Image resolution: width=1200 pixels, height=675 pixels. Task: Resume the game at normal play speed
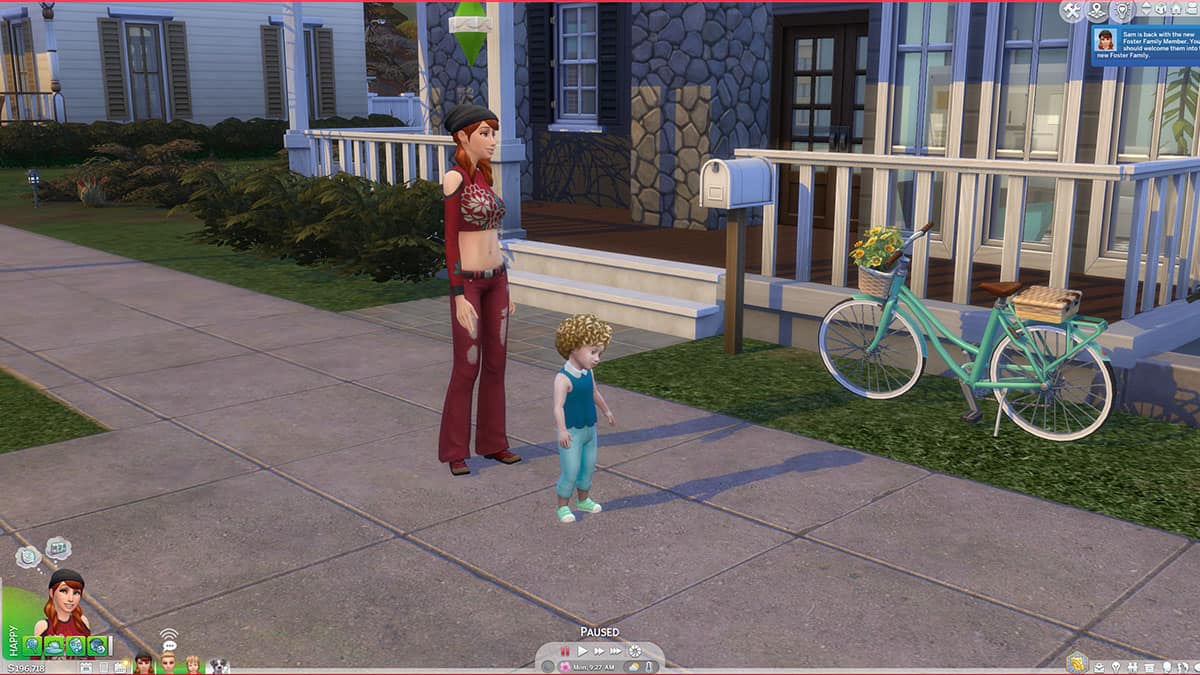tap(582, 651)
